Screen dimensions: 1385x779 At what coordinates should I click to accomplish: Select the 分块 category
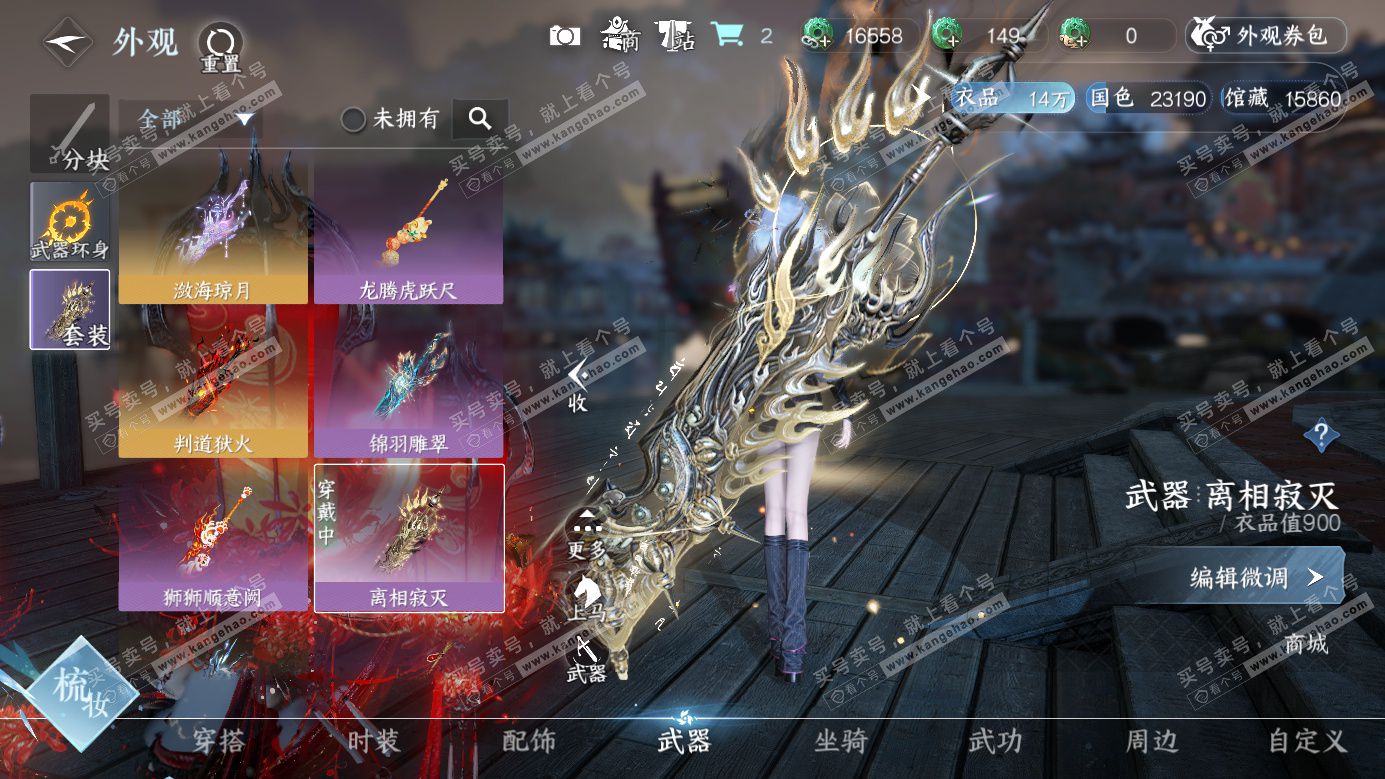click(x=70, y=134)
